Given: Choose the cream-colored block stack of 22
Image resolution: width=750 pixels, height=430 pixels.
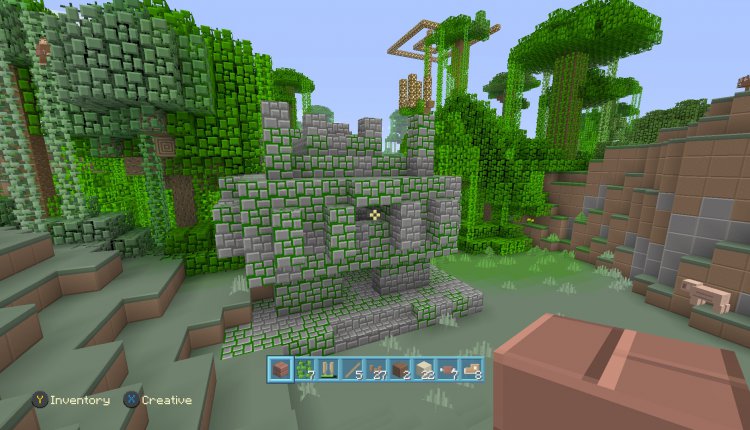Looking at the screenshot, I should pyautogui.click(x=423, y=370).
